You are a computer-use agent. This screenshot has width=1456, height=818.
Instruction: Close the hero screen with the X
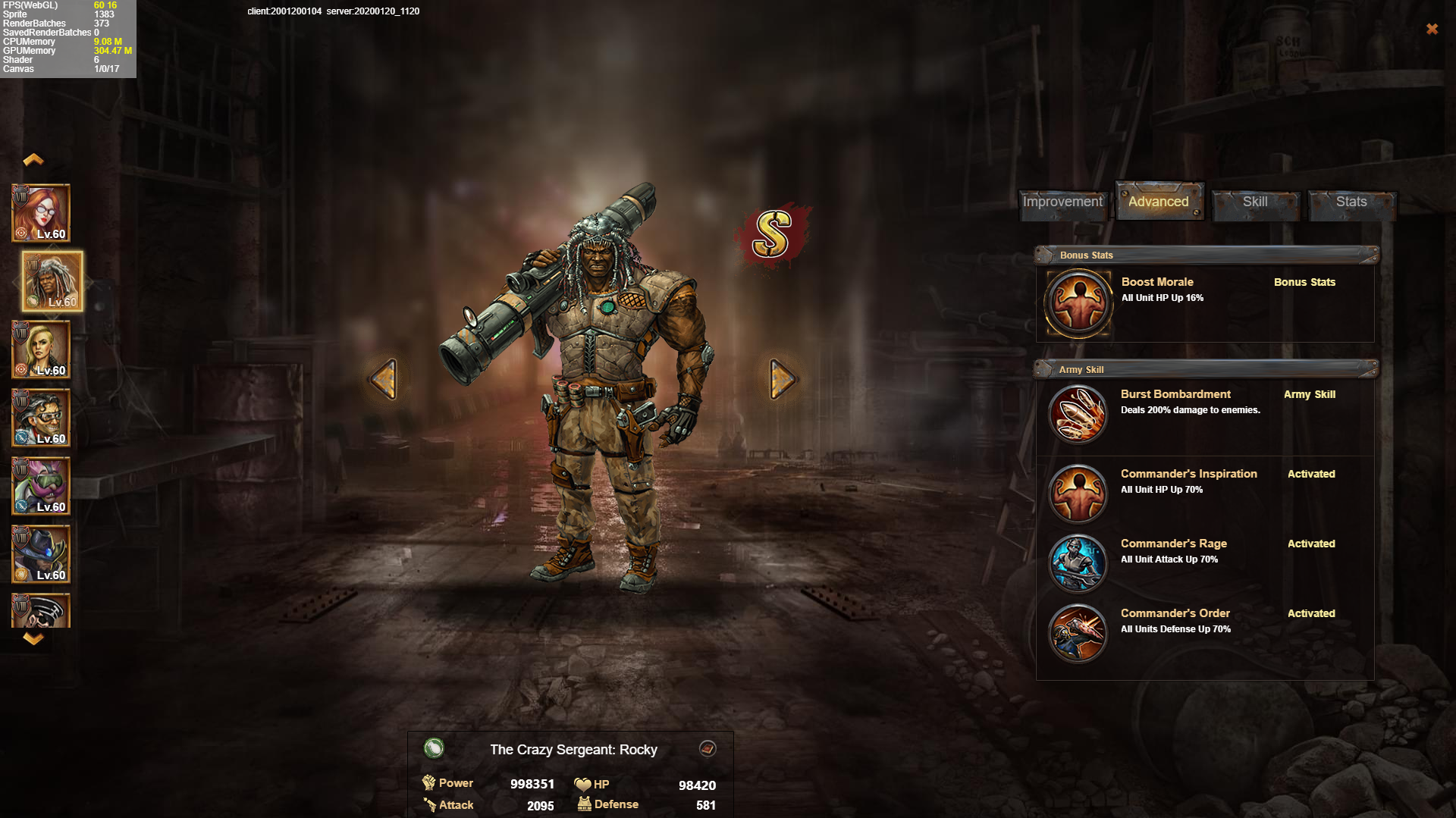pos(1432,29)
